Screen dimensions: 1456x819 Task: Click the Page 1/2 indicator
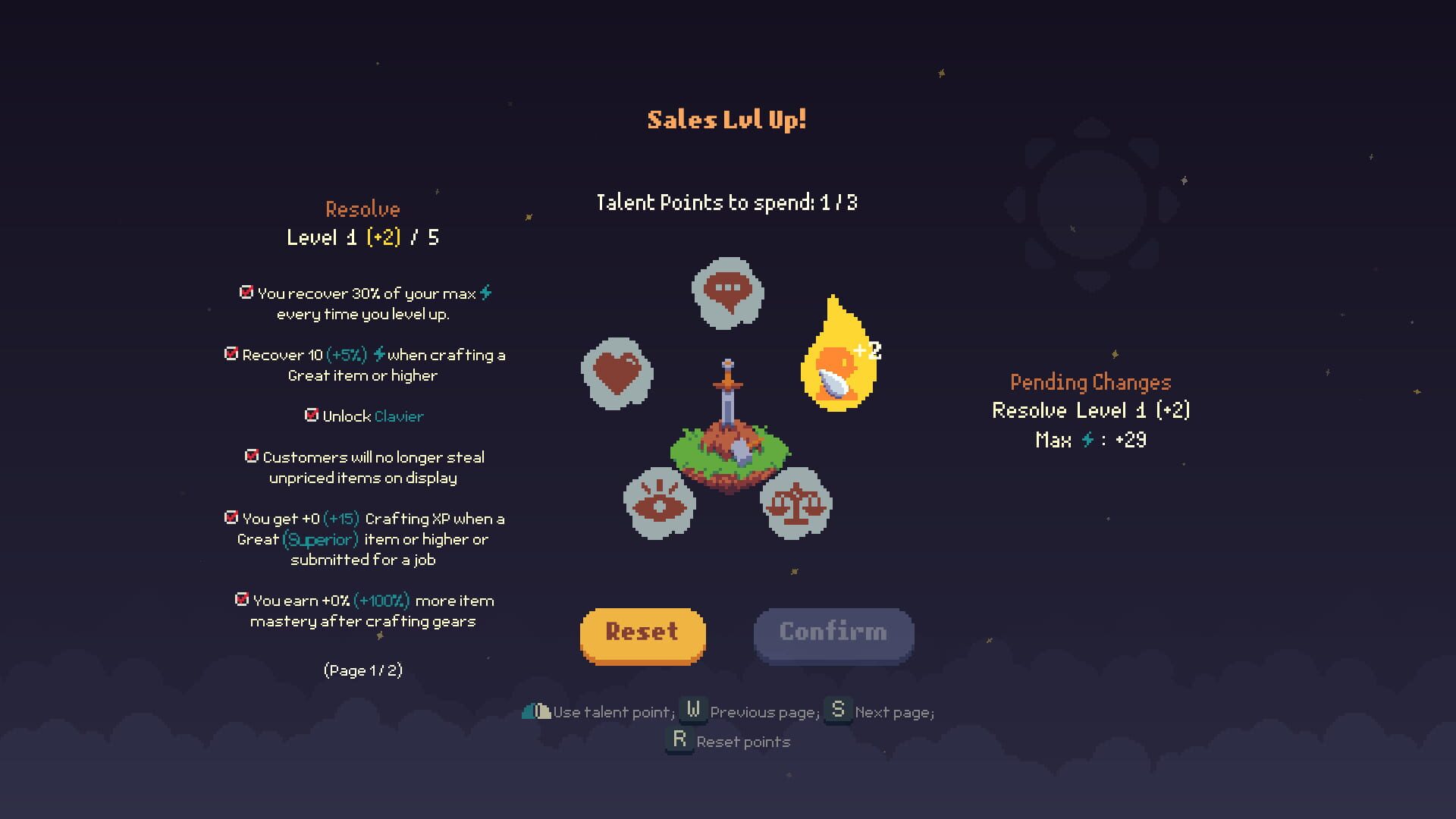click(x=363, y=670)
